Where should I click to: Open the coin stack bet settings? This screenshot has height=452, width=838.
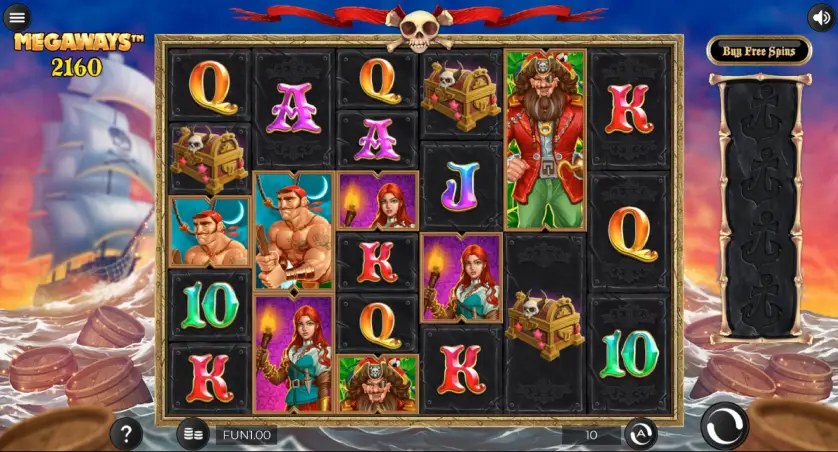[193, 434]
